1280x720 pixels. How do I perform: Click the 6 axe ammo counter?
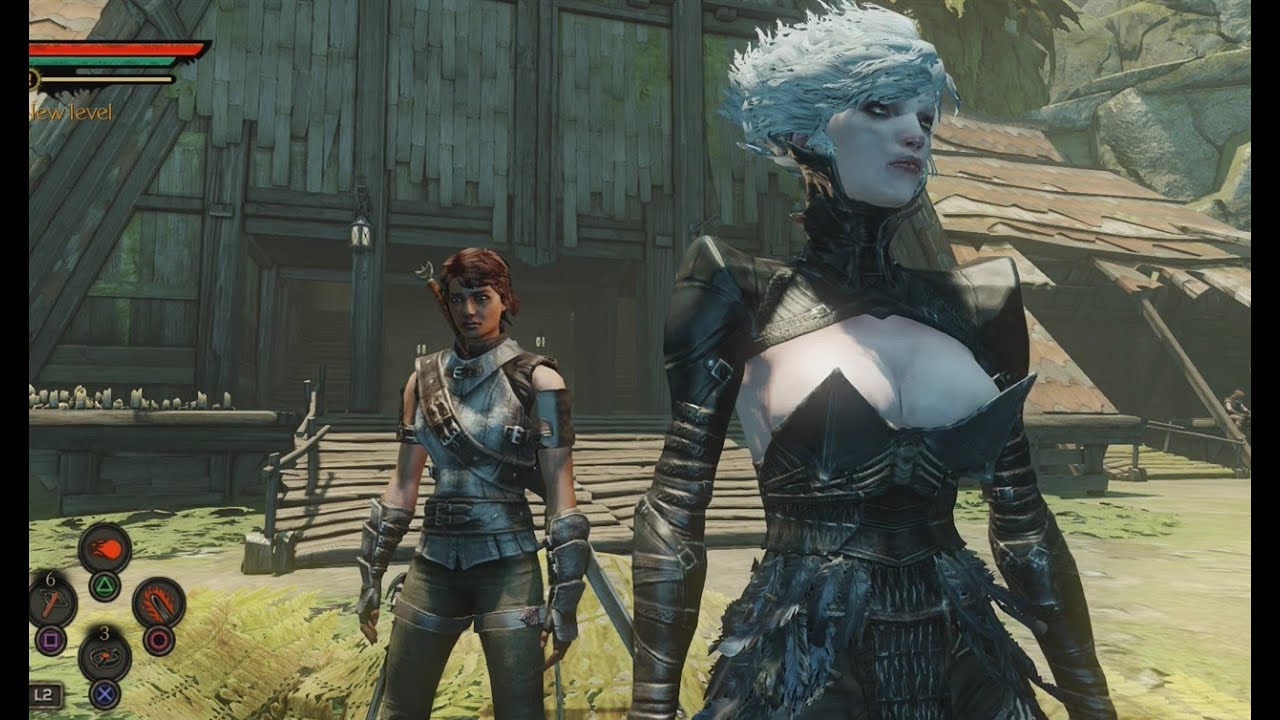50,578
